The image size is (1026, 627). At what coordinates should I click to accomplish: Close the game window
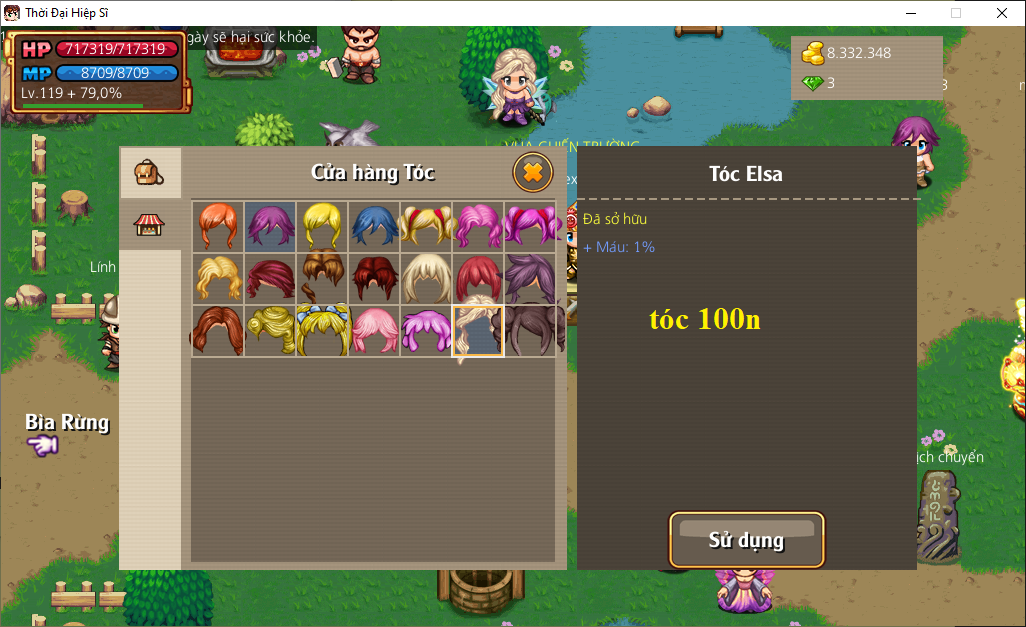click(1001, 13)
